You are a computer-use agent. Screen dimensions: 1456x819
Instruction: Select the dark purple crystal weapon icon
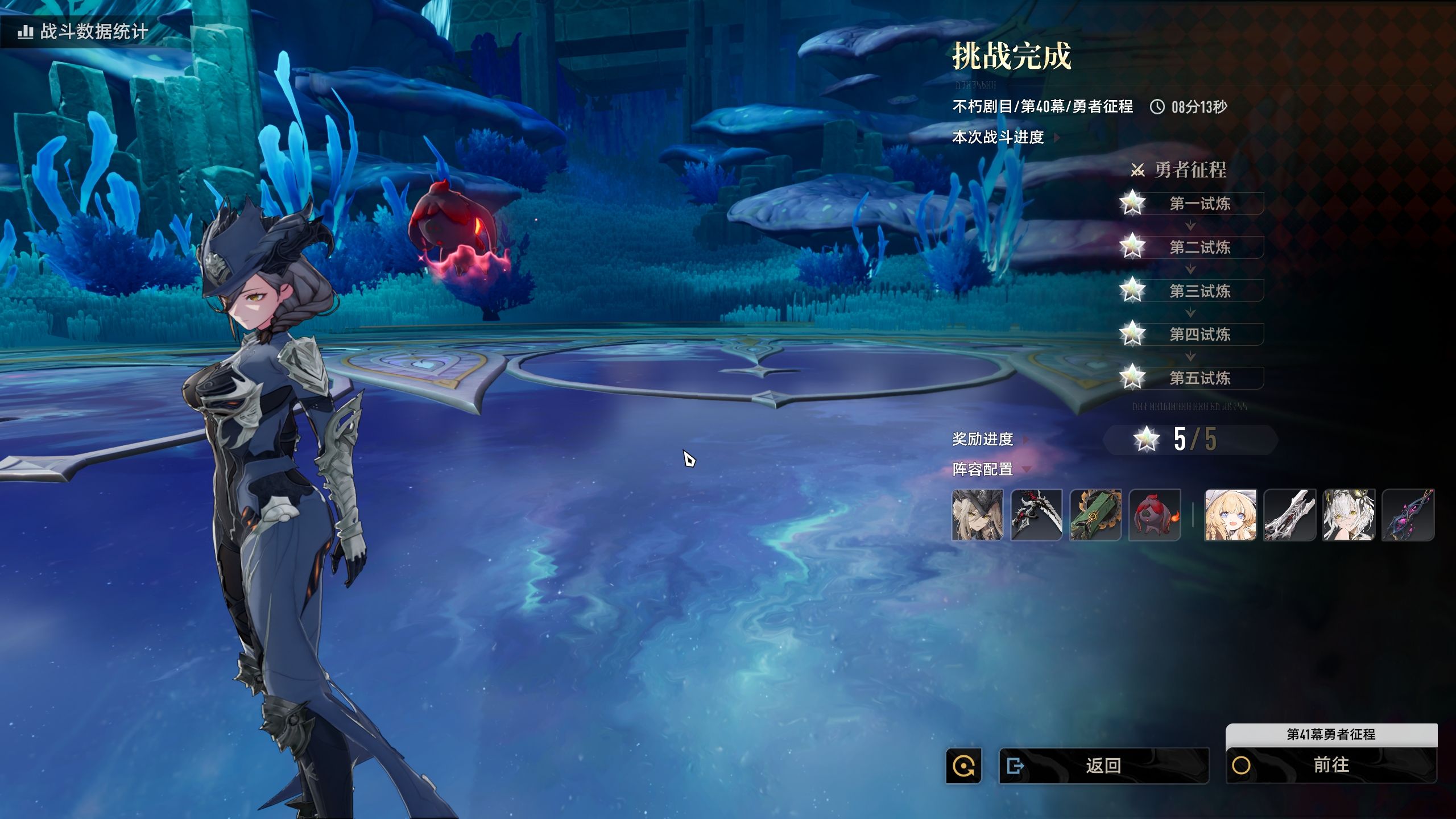click(1408, 515)
